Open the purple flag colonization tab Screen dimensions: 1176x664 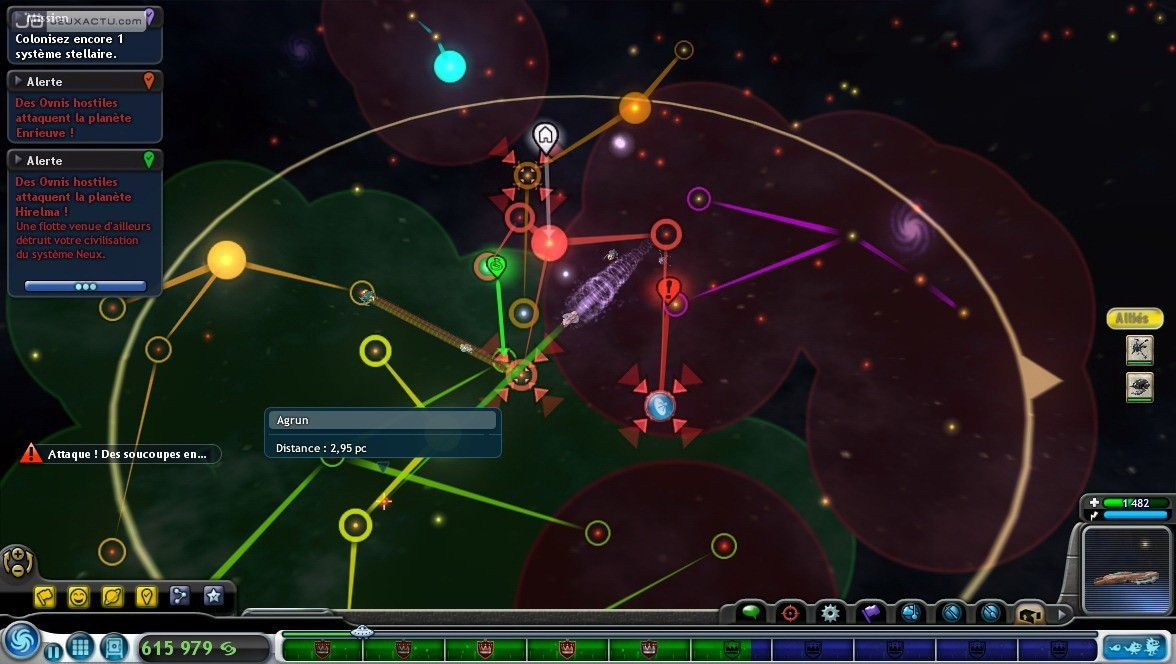pyautogui.click(x=870, y=612)
